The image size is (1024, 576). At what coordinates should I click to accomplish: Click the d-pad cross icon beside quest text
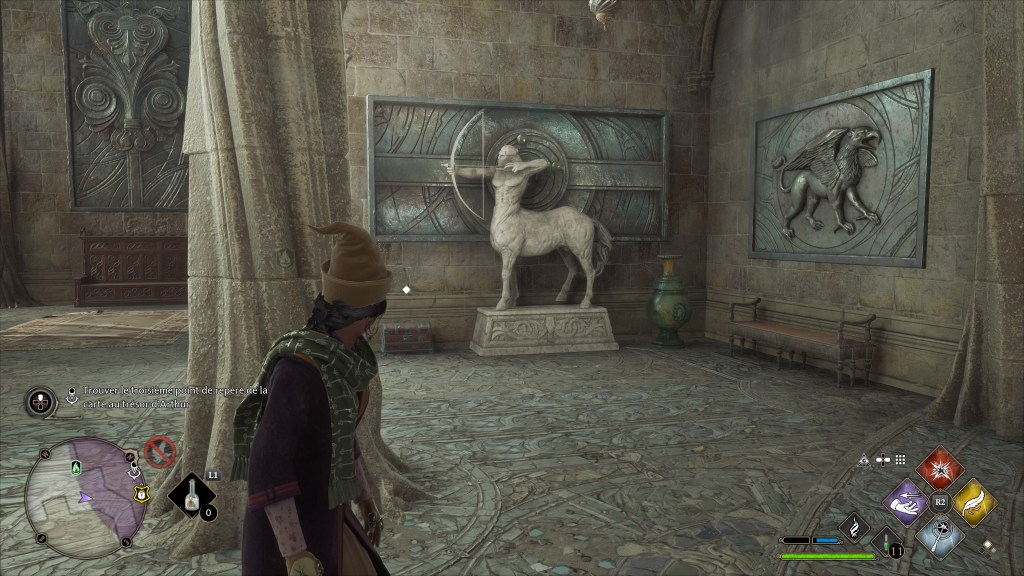(x=39, y=402)
